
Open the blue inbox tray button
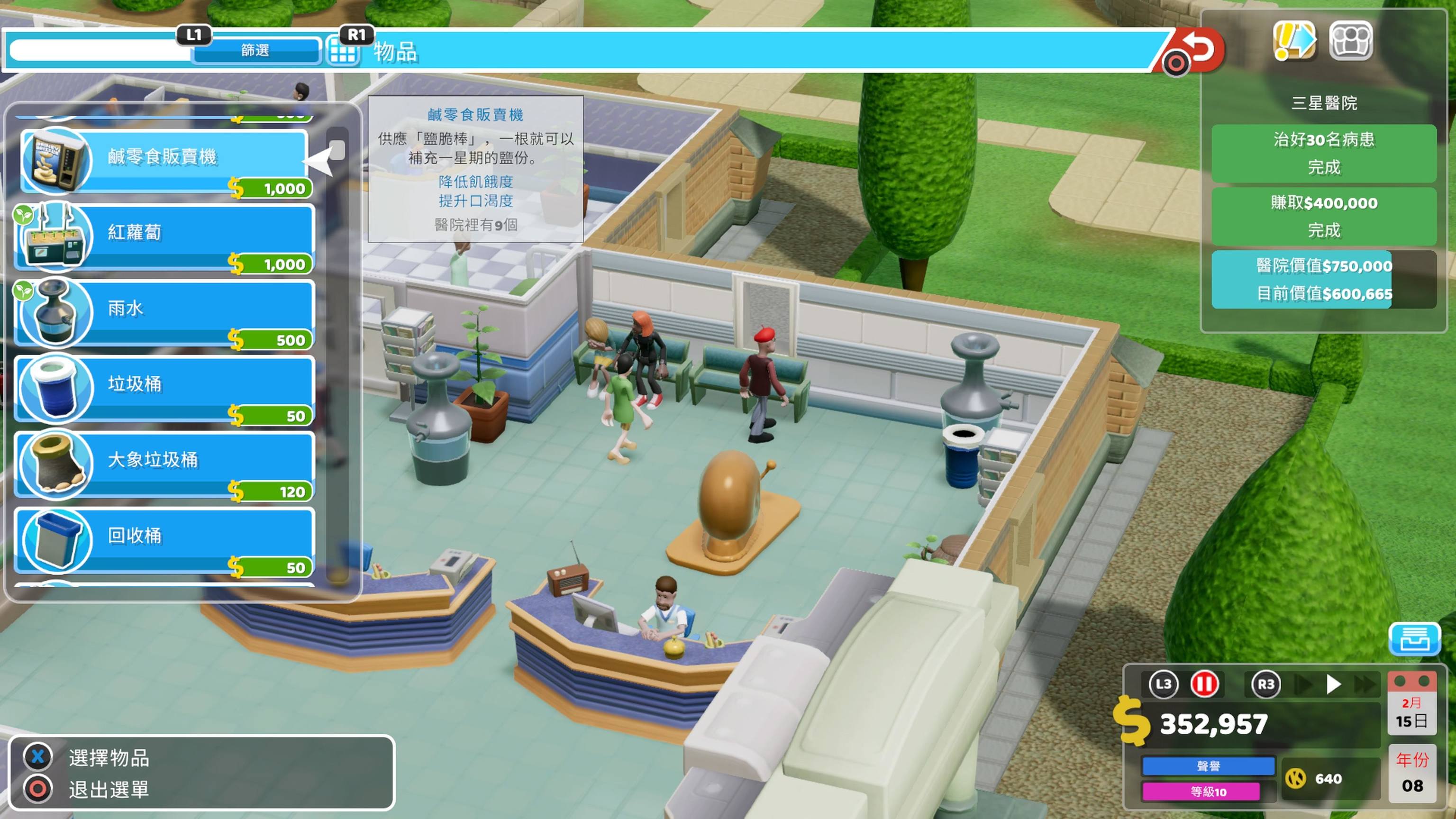pyautogui.click(x=1414, y=639)
